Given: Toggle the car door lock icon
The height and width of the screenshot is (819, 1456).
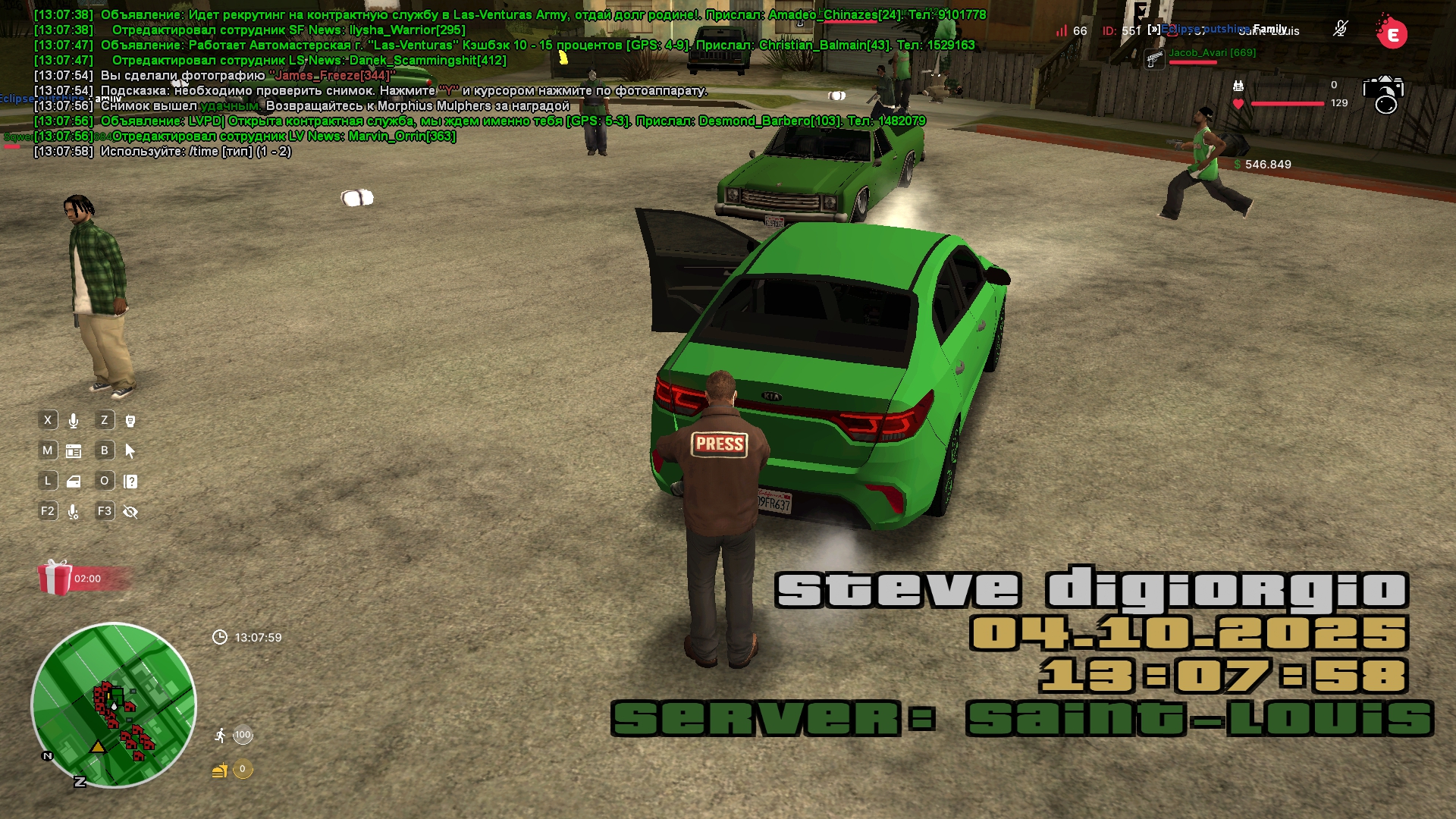Looking at the screenshot, I should point(74,482).
